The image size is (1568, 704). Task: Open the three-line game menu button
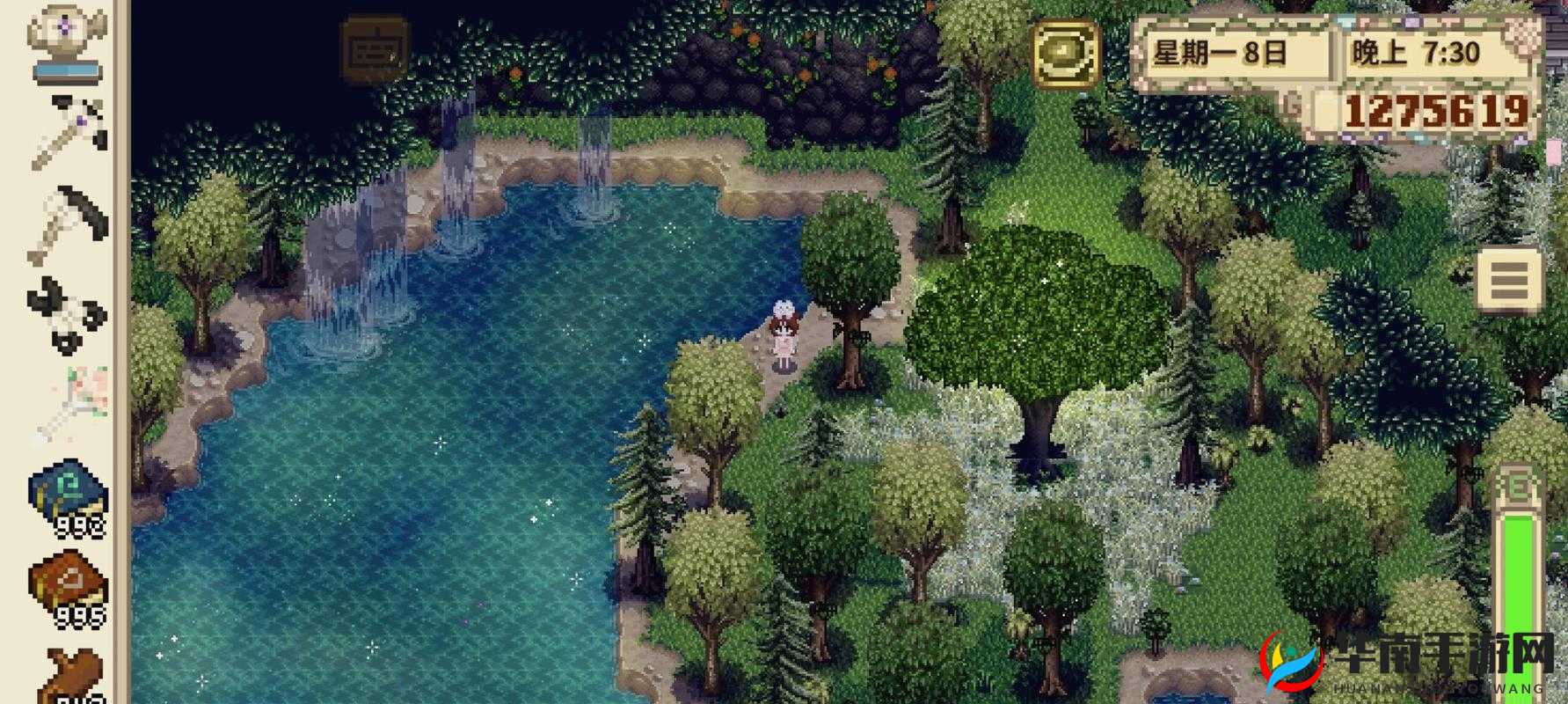tap(1509, 280)
